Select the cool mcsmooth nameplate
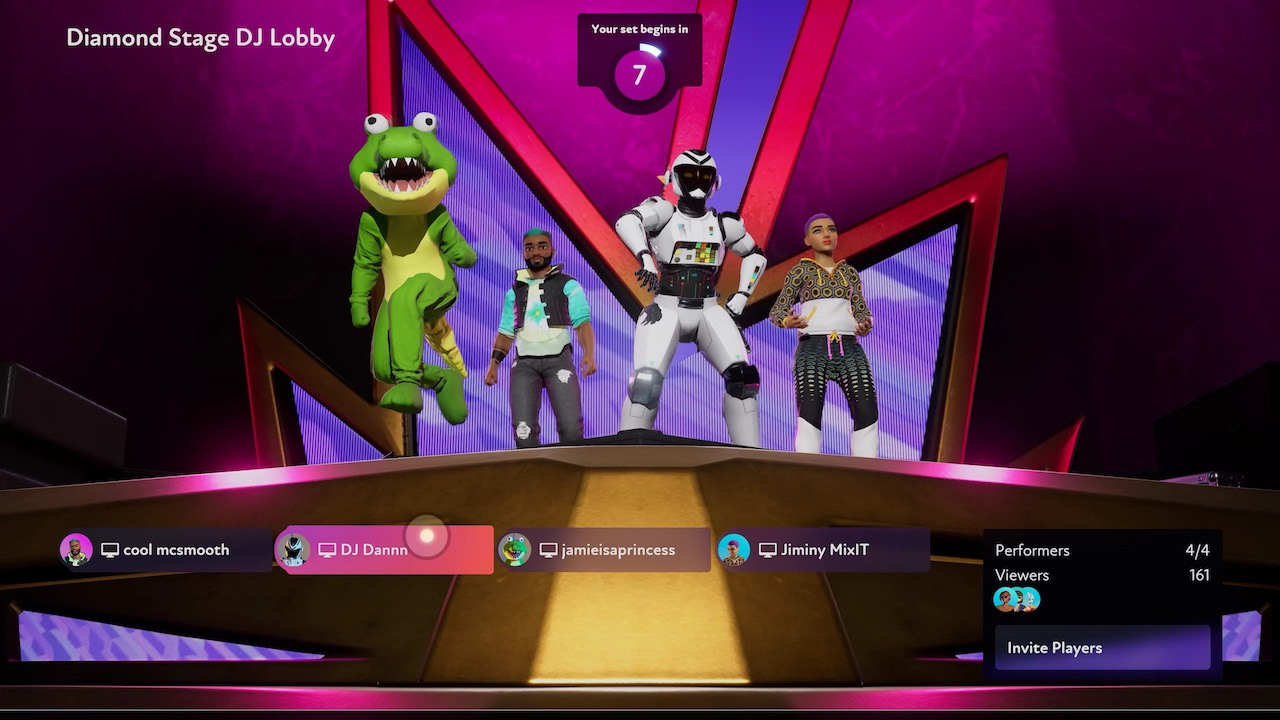Screen dimensions: 1280x720 tap(175, 549)
